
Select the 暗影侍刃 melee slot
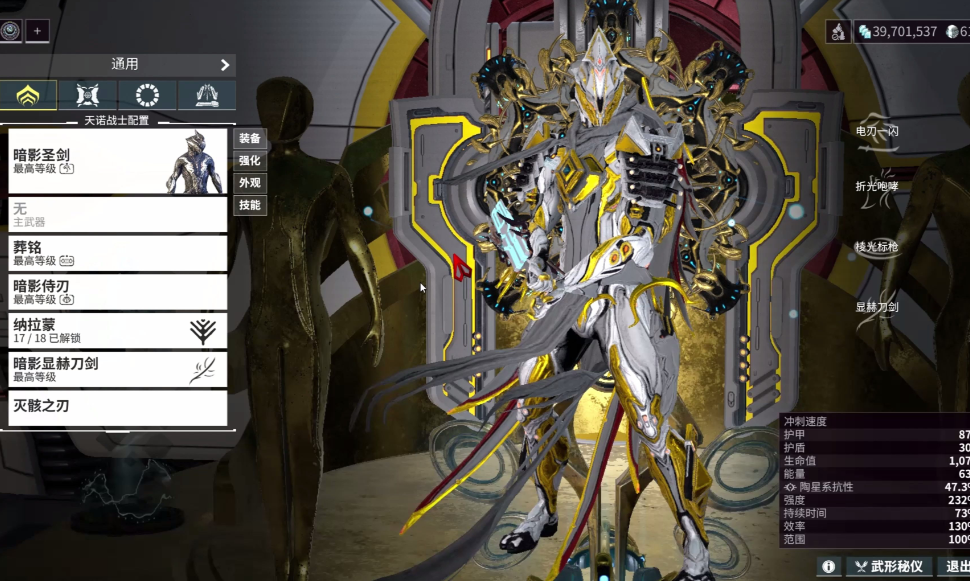click(x=118, y=292)
